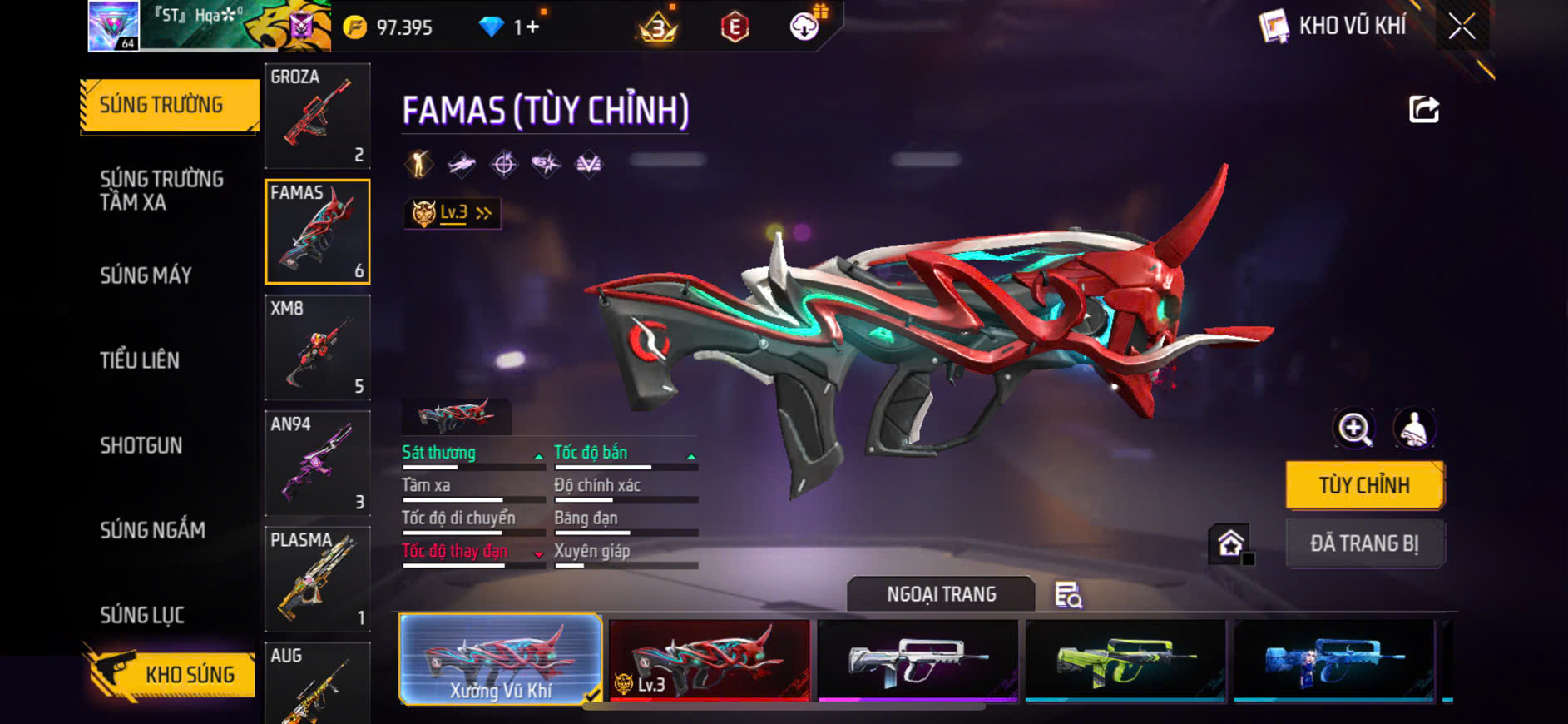Choose the Xưởng Vũ Khí skin thumbnail

tap(501, 660)
